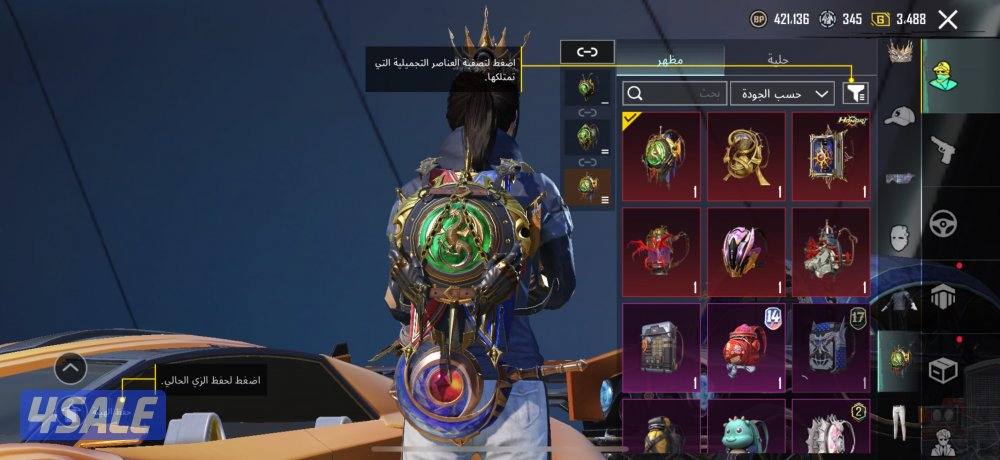The width and height of the screenshot is (1000, 460).
Task: Select the red fish backpack skin
Action: (746, 347)
